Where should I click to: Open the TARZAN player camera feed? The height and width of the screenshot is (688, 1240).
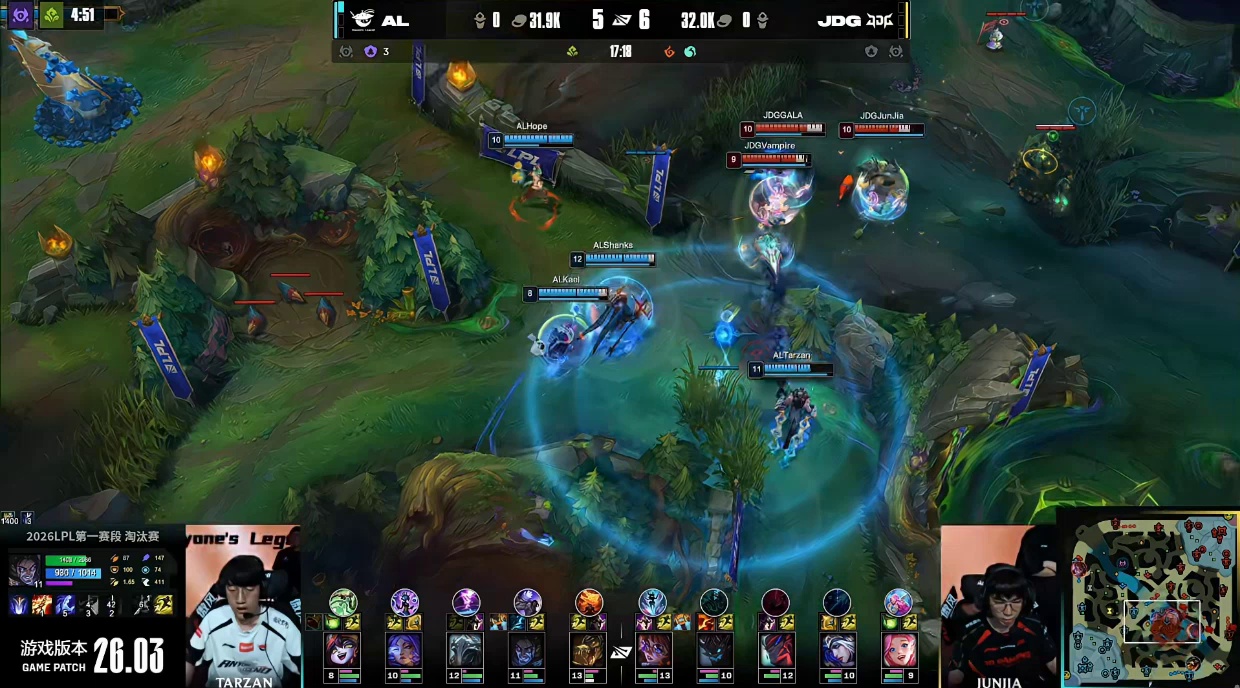tap(243, 606)
